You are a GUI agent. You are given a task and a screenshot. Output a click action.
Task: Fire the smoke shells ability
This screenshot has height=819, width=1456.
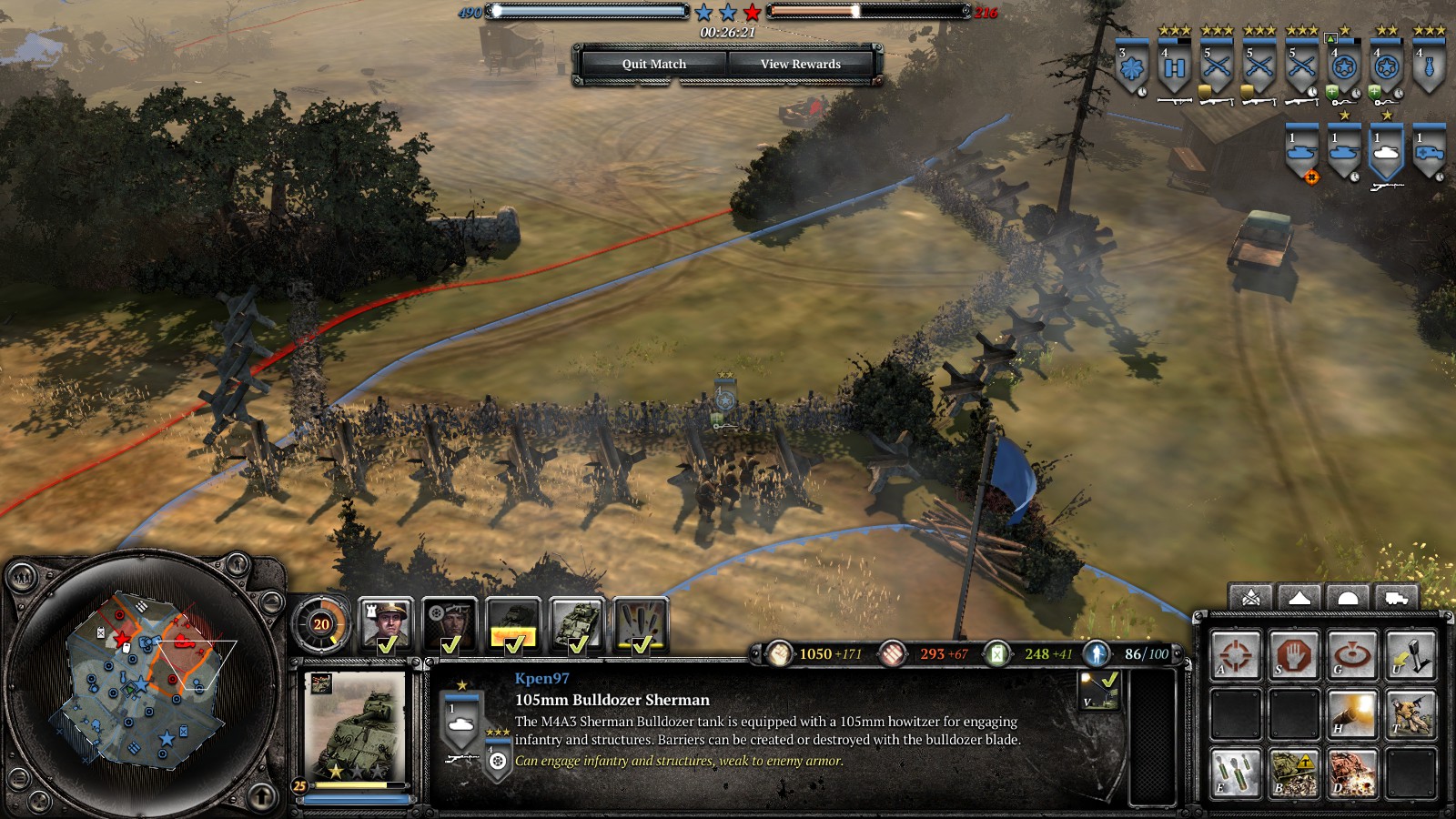tap(1235, 772)
